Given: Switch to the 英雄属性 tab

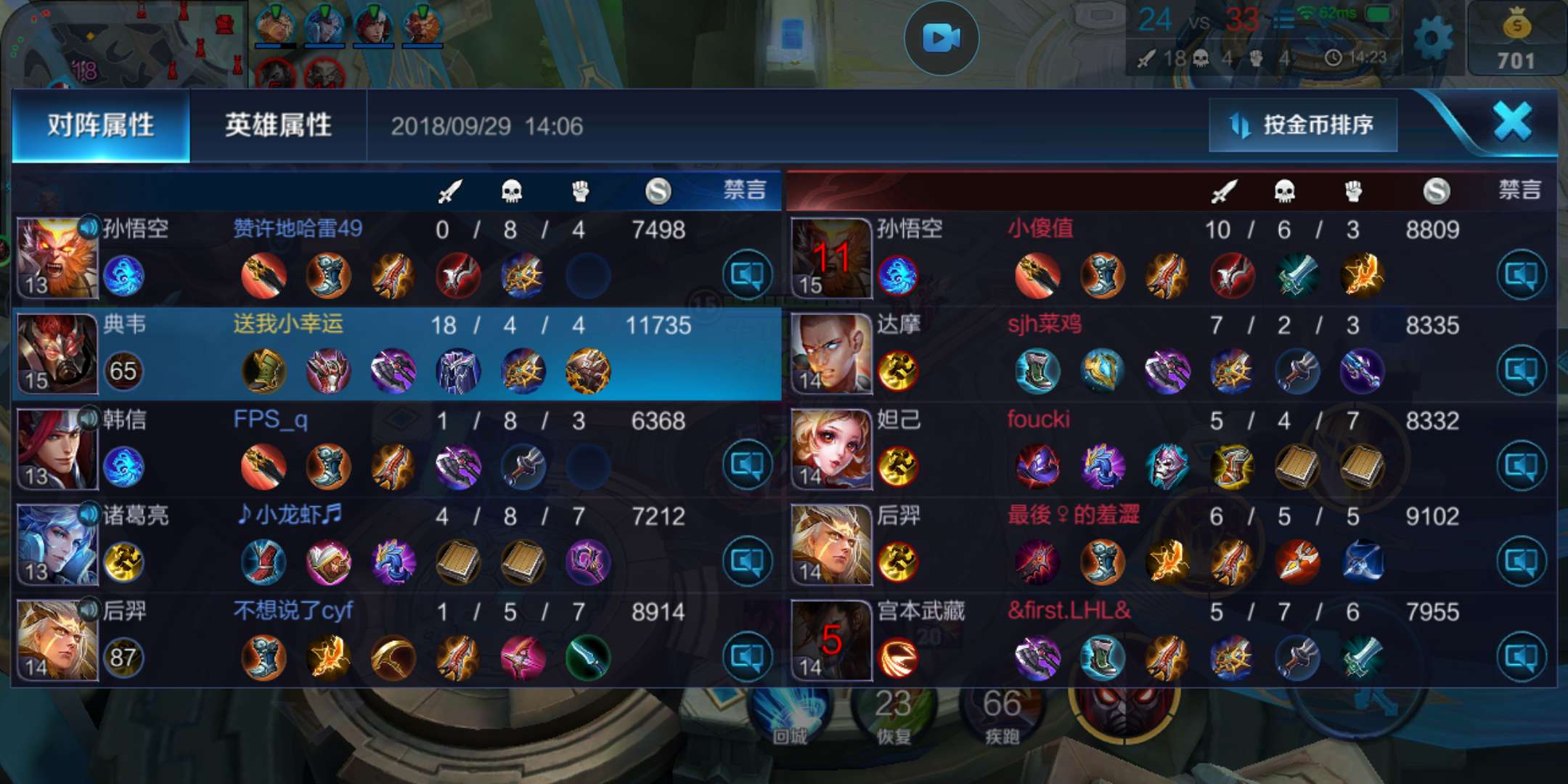Looking at the screenshot, I should tap(278, 126).
